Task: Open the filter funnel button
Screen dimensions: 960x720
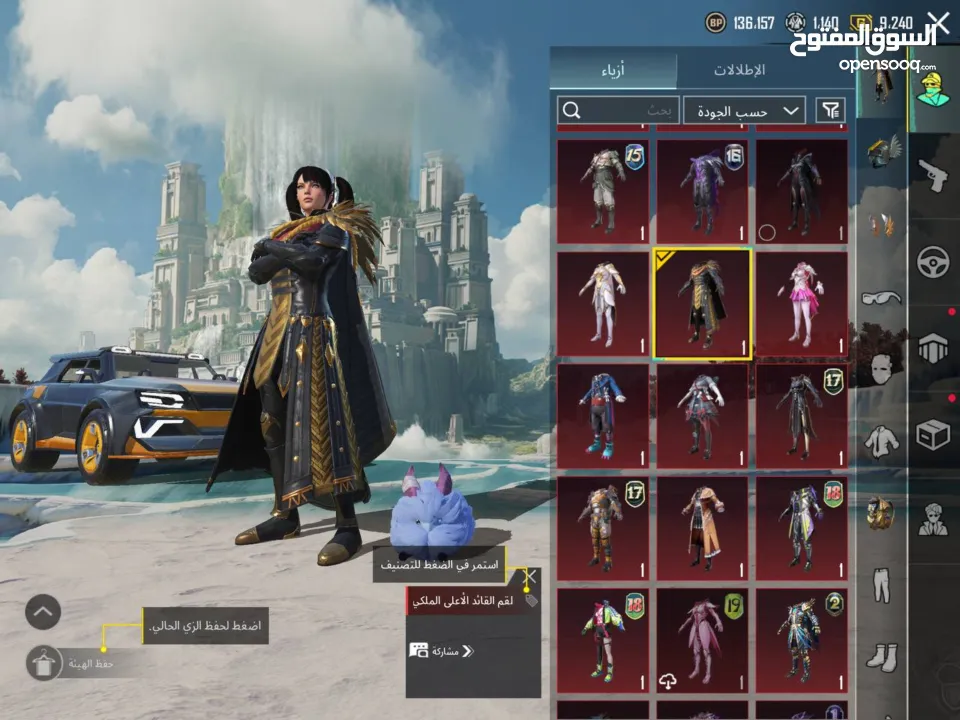Action: pos(830,110)
